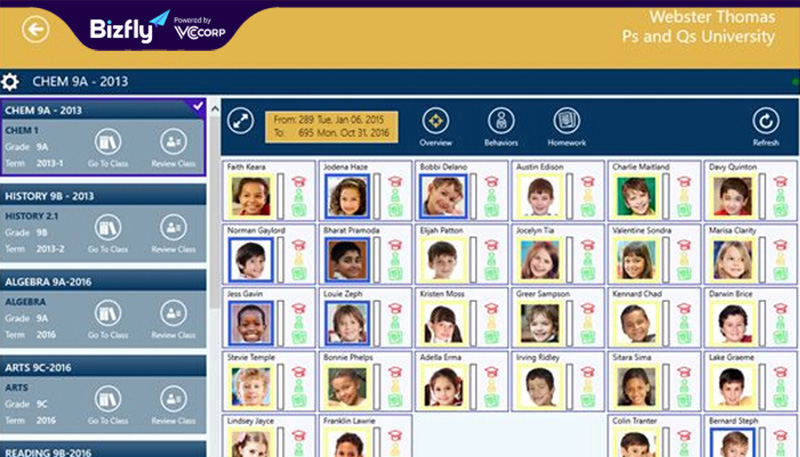Select Stevie Temple's student tile

coord(268,380)
